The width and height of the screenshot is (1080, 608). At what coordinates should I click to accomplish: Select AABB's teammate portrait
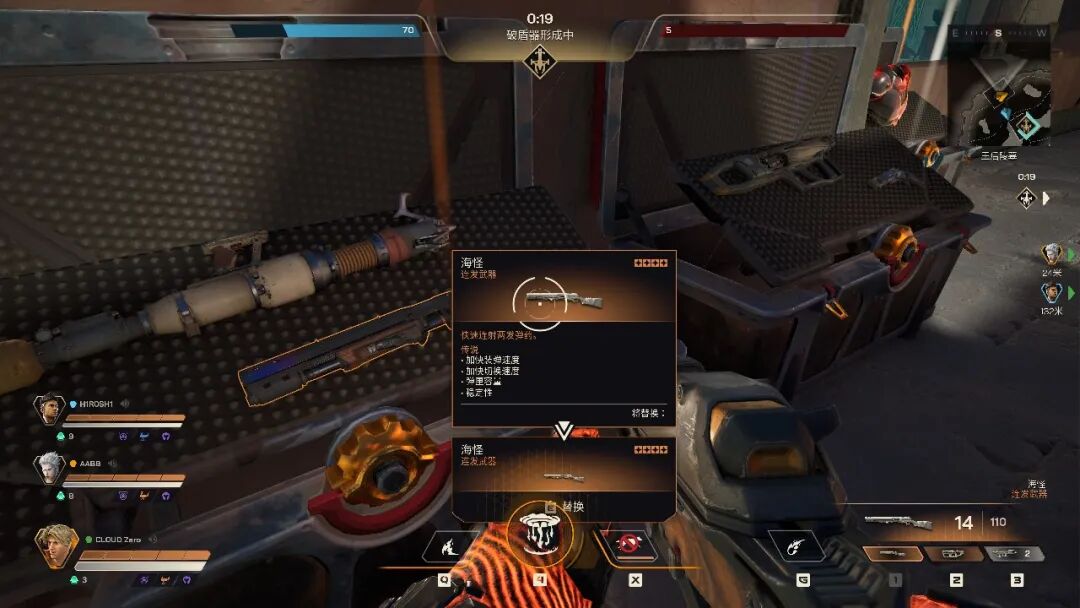pos(50,467)
